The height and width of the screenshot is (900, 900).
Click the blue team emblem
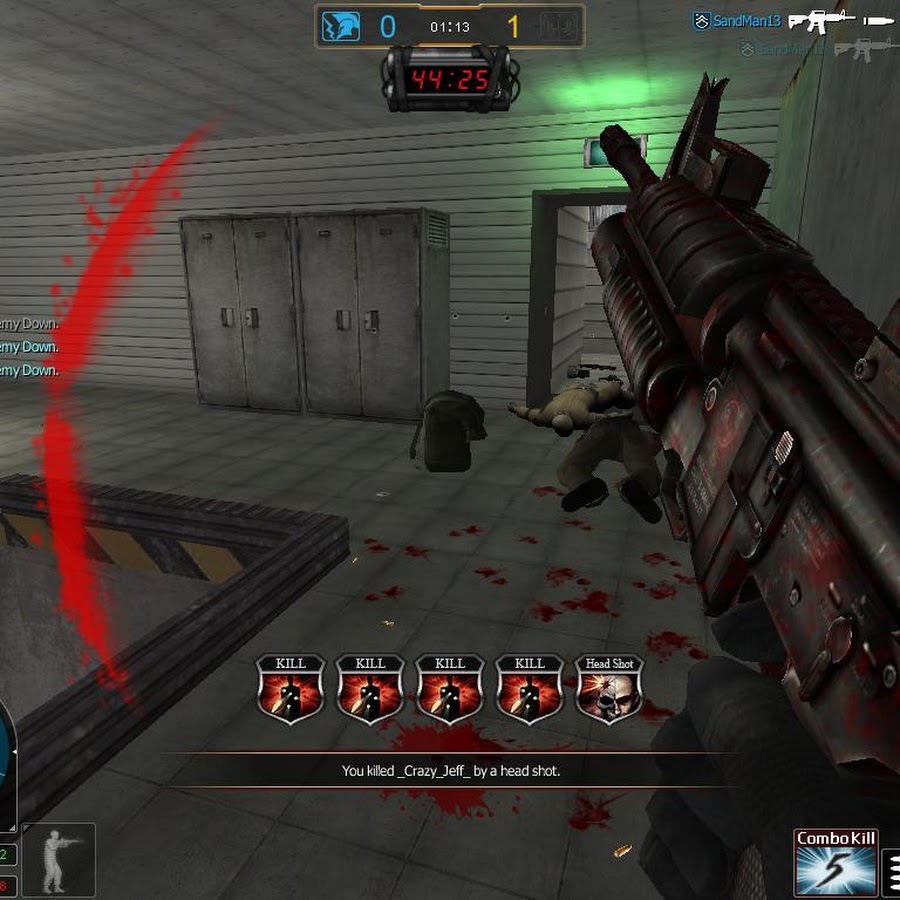pos(340,27)
